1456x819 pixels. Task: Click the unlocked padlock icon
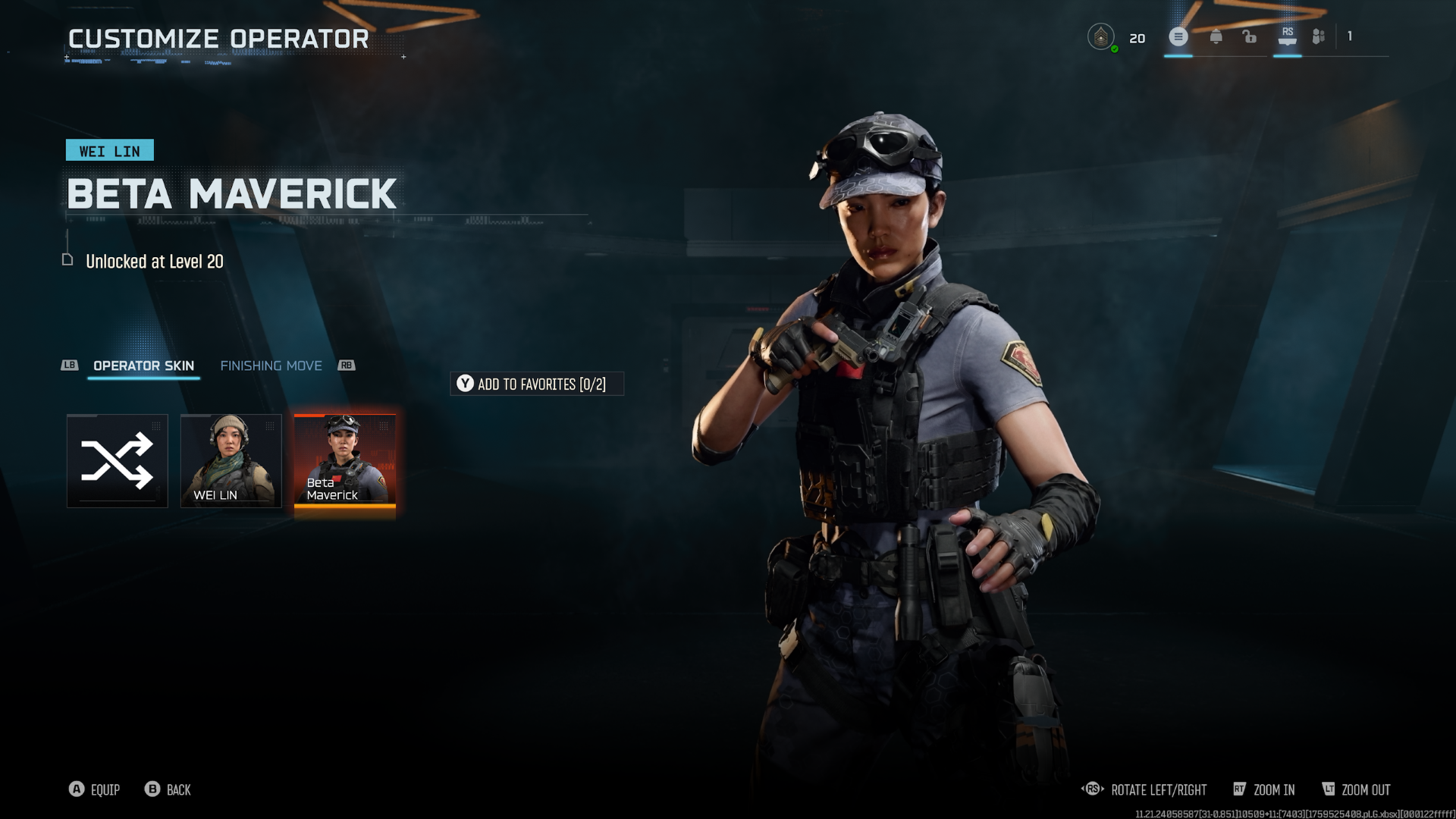[1250, 36]
